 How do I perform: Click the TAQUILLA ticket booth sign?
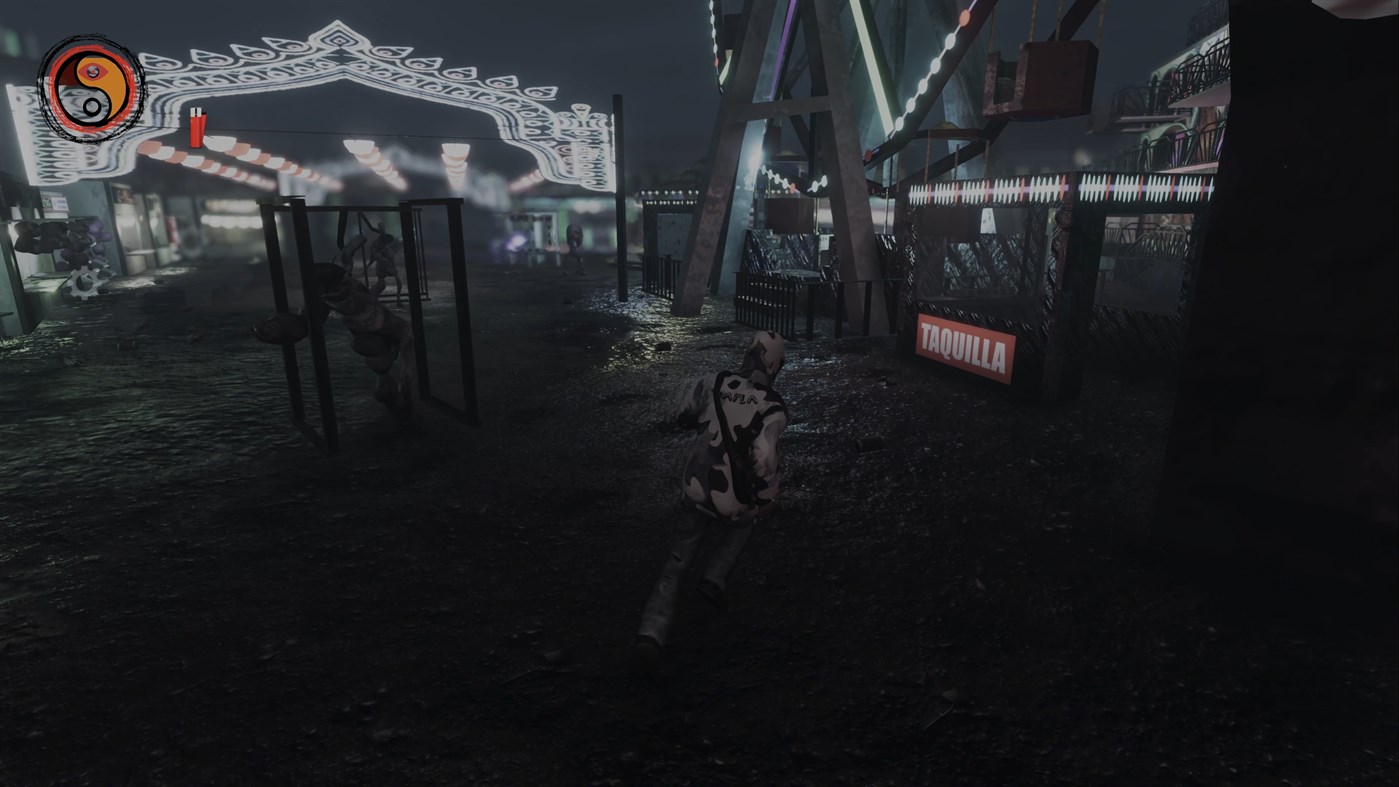pos(966,347)
